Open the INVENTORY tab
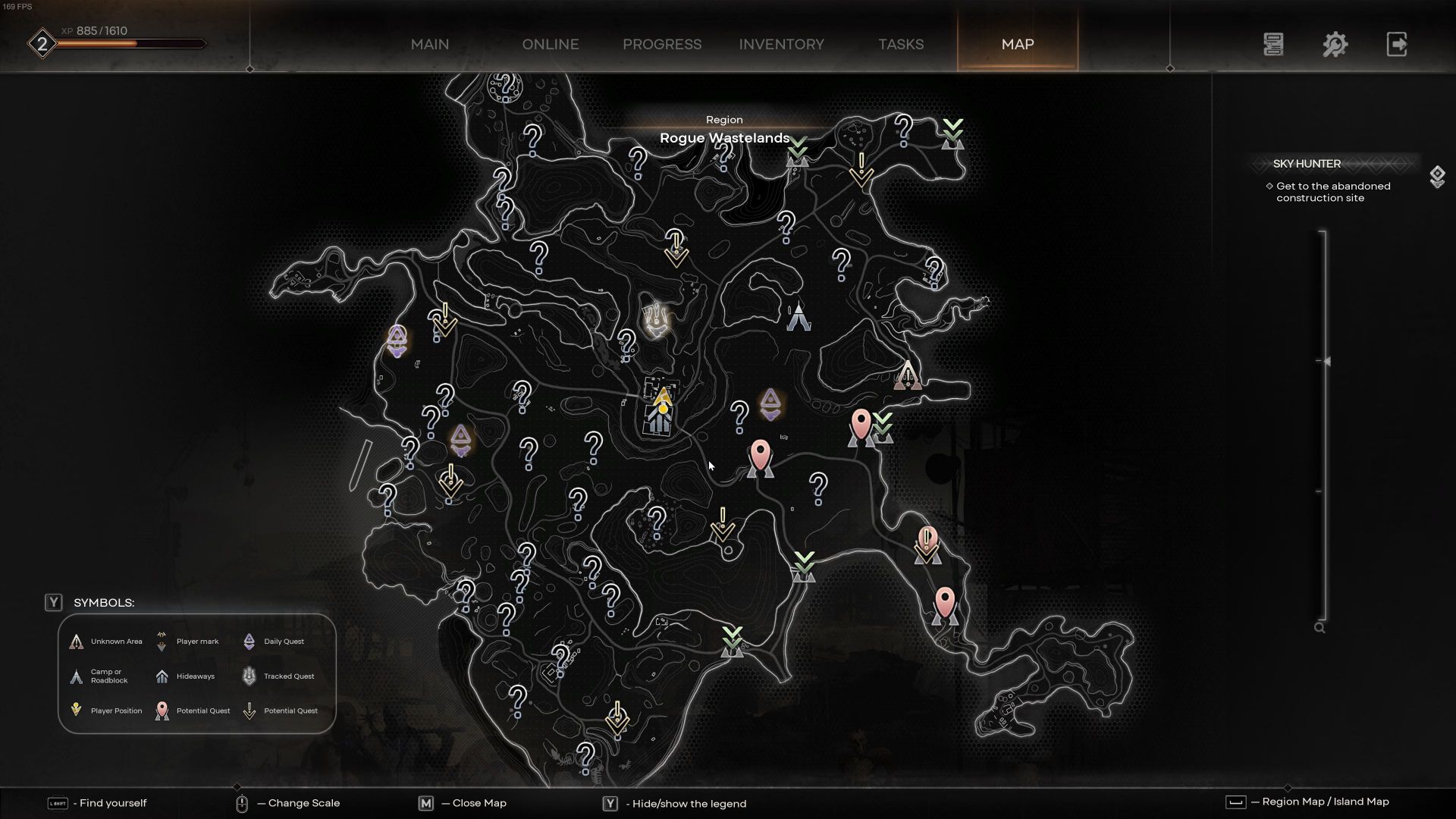 pyautogui.click(x=781, y=44)
